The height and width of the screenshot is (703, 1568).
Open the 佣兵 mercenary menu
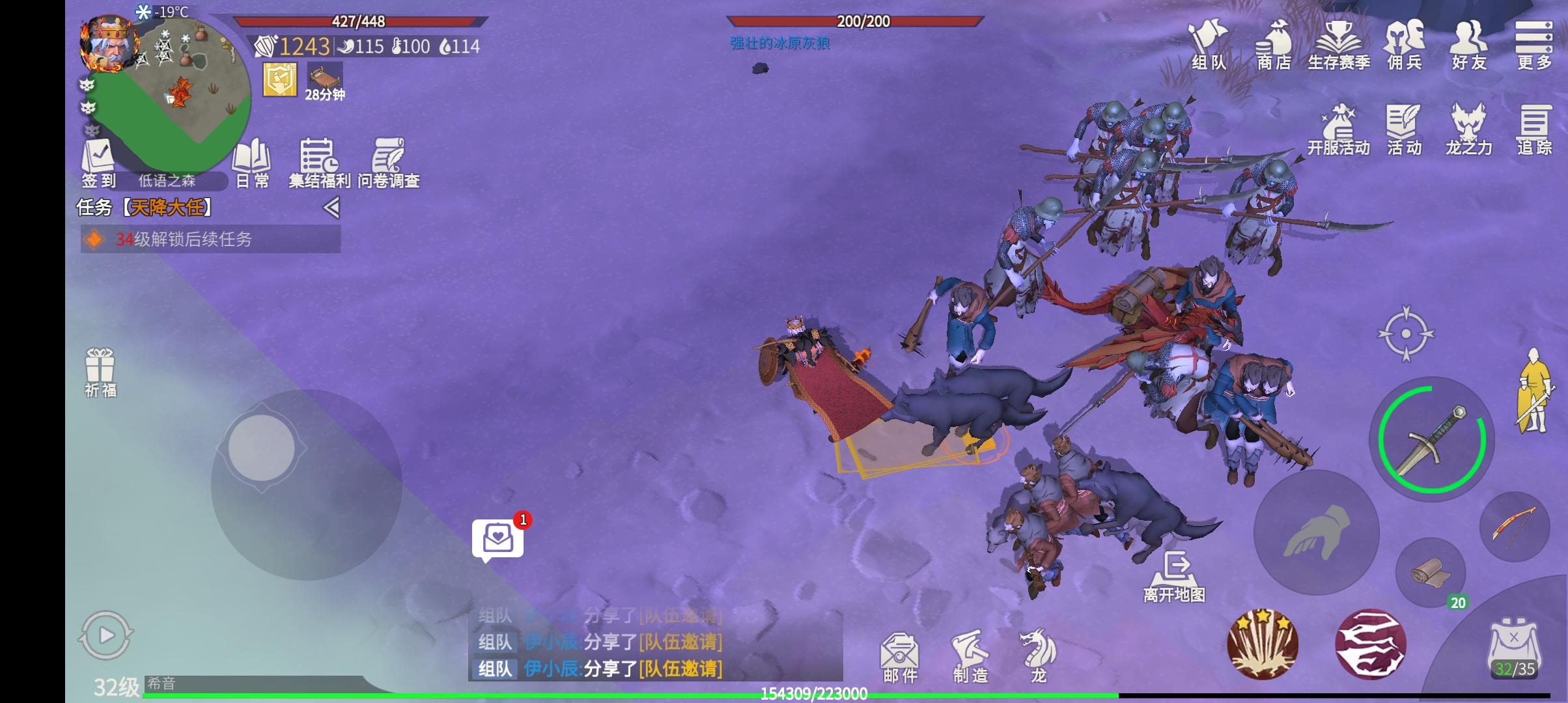[x=1405, y=44]
